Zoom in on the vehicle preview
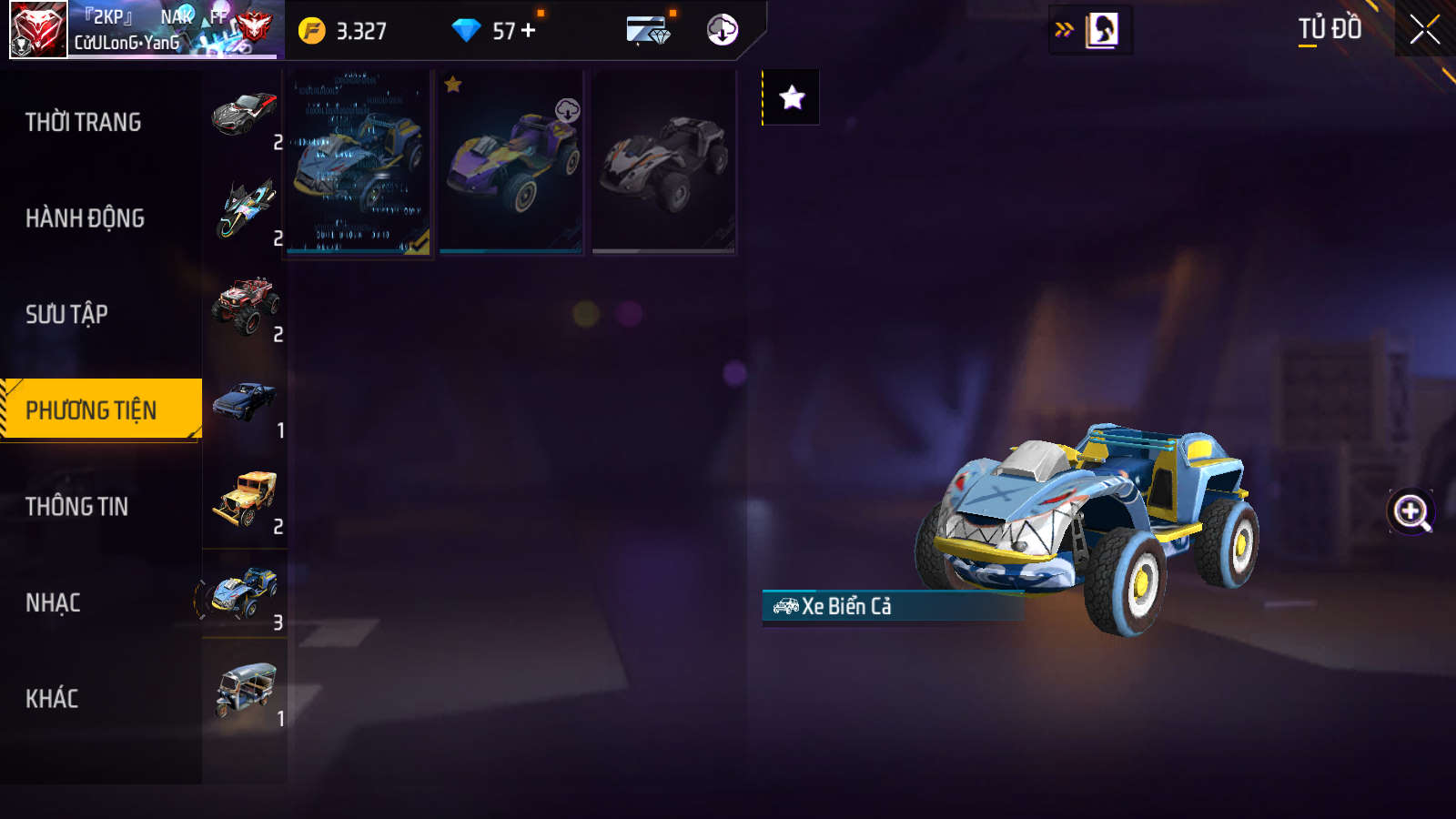Viewport: 1456px width, 819px height. pos(1410,511)
